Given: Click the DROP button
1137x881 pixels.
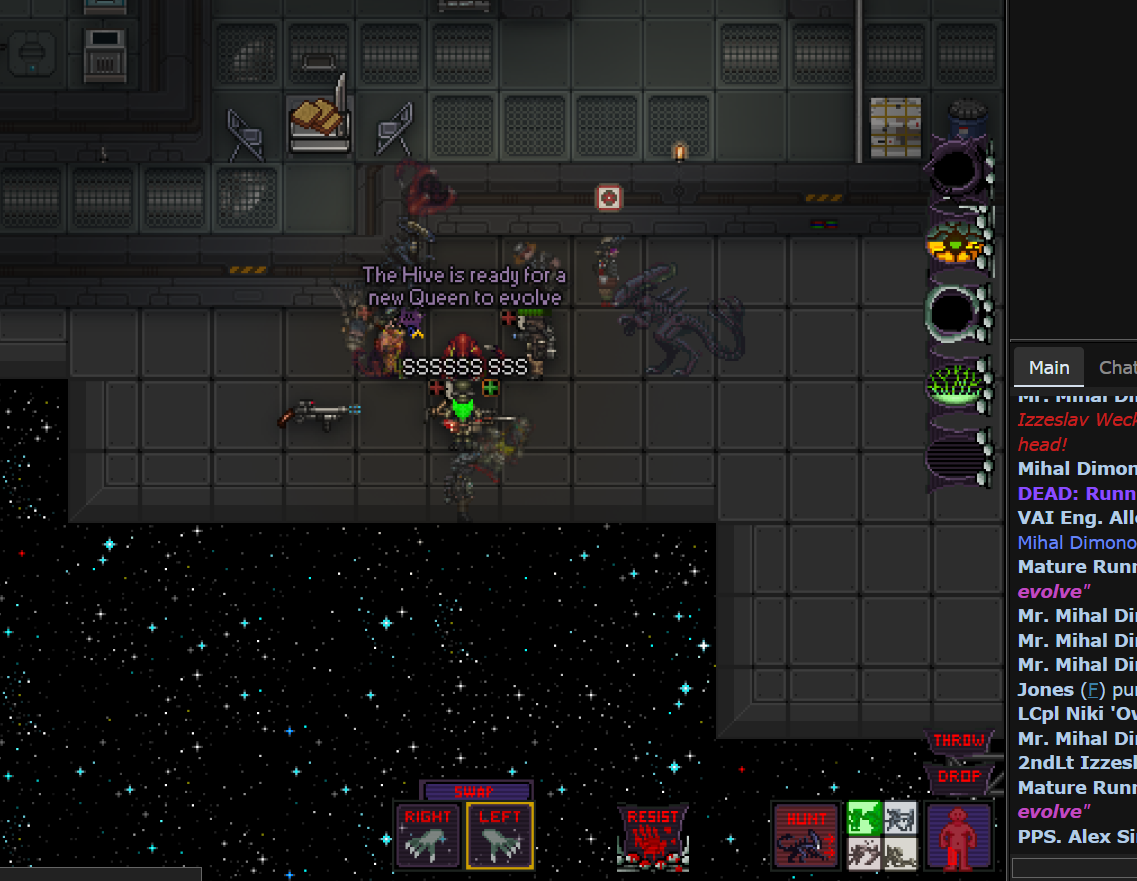Looking at the screenshot, I should click(959, 776).
